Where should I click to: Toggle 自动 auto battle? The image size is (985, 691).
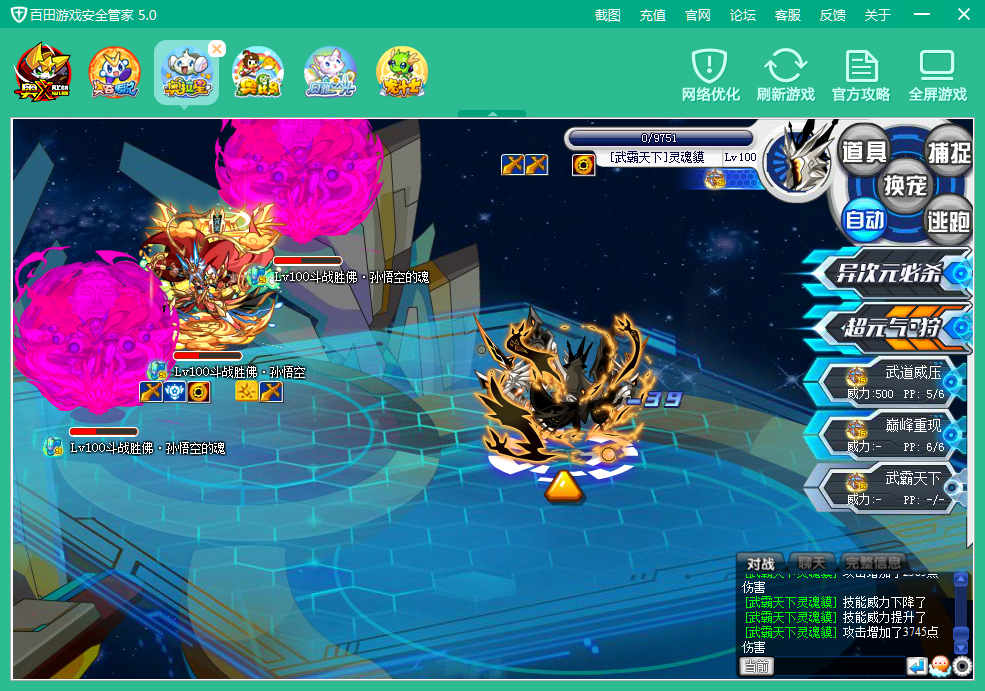point(865,219)
